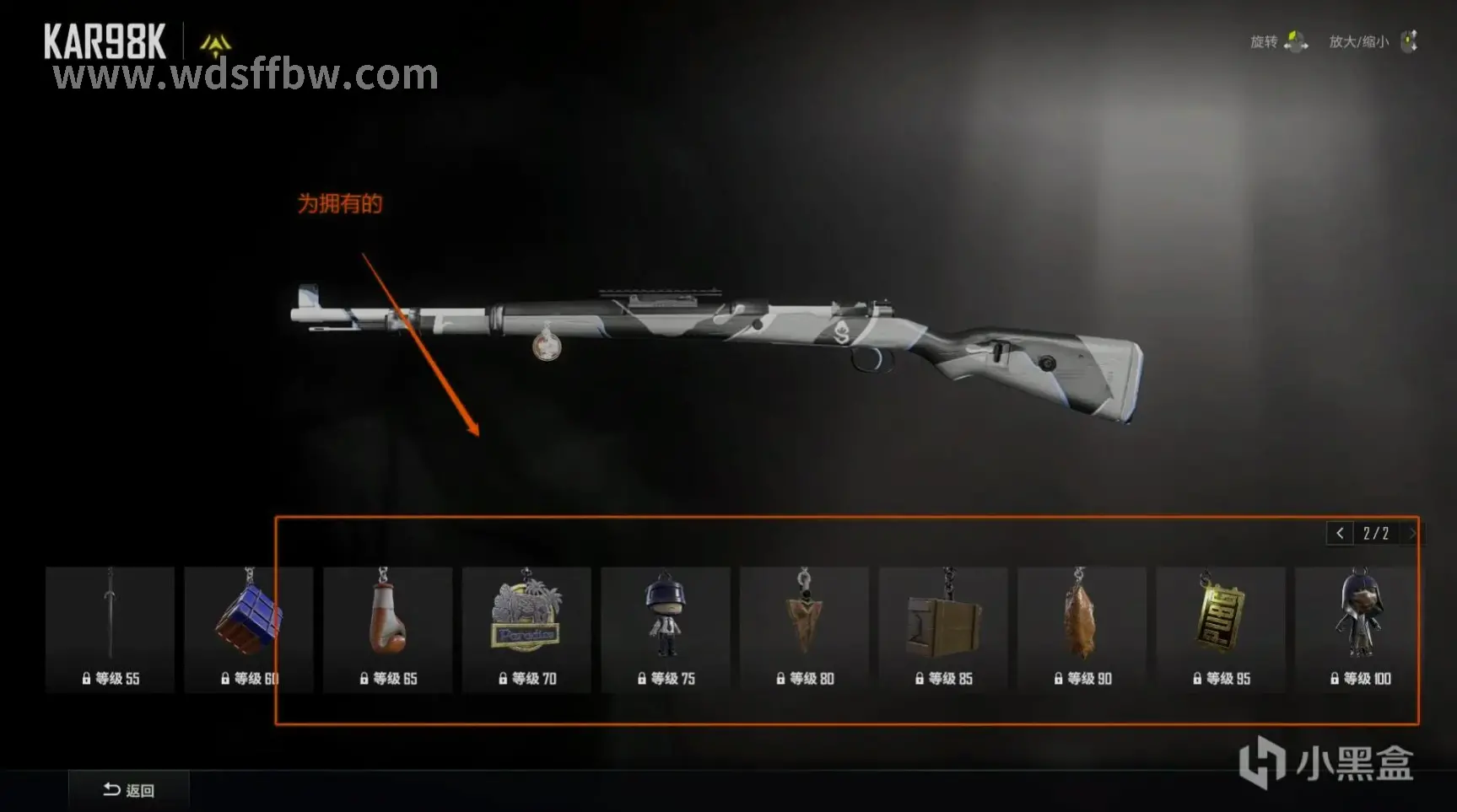Pick the level 70 Paradise badge charm
The image size is (1457, 812).
526,629
